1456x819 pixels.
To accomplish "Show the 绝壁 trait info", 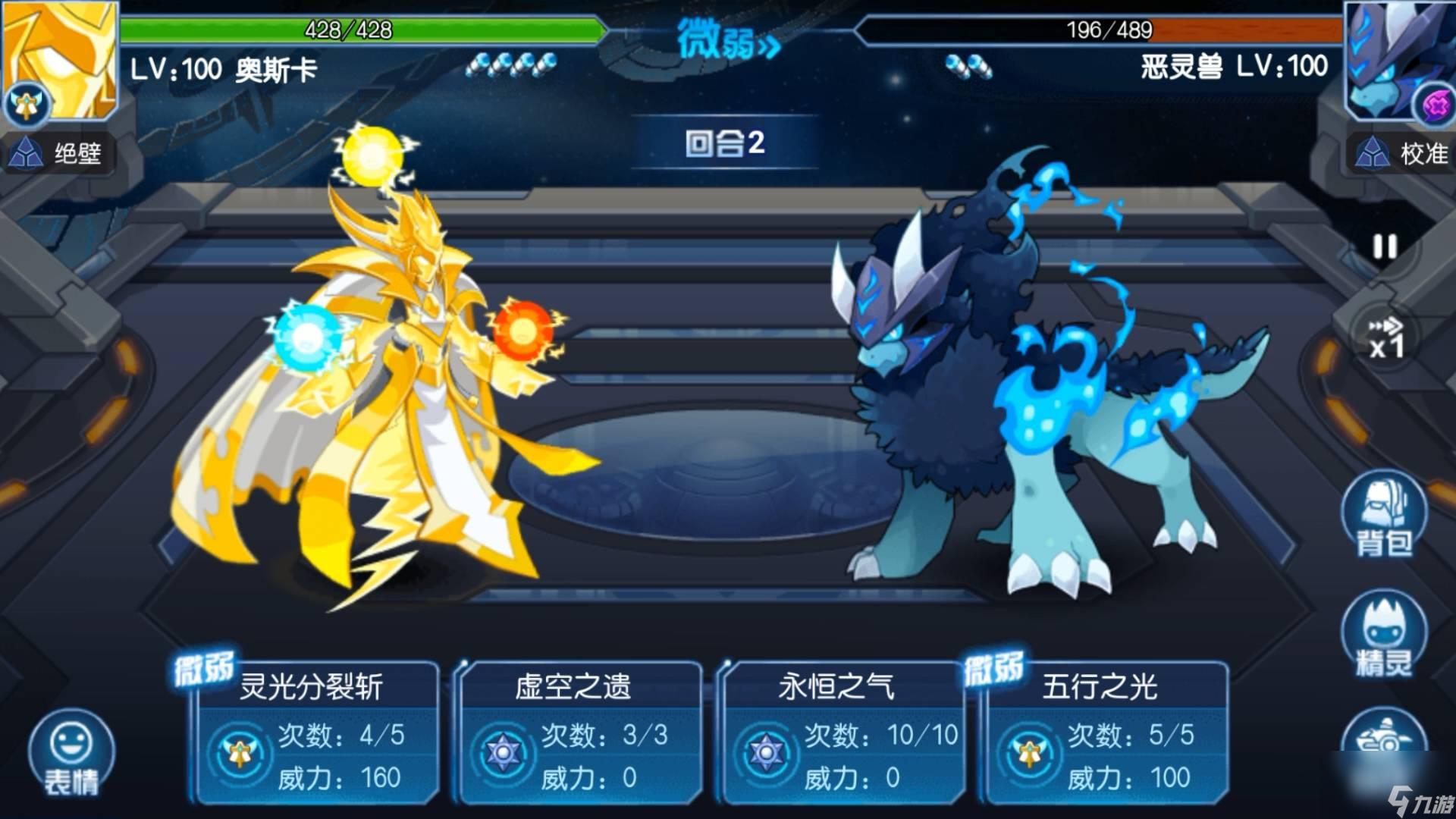I will 58,154.
